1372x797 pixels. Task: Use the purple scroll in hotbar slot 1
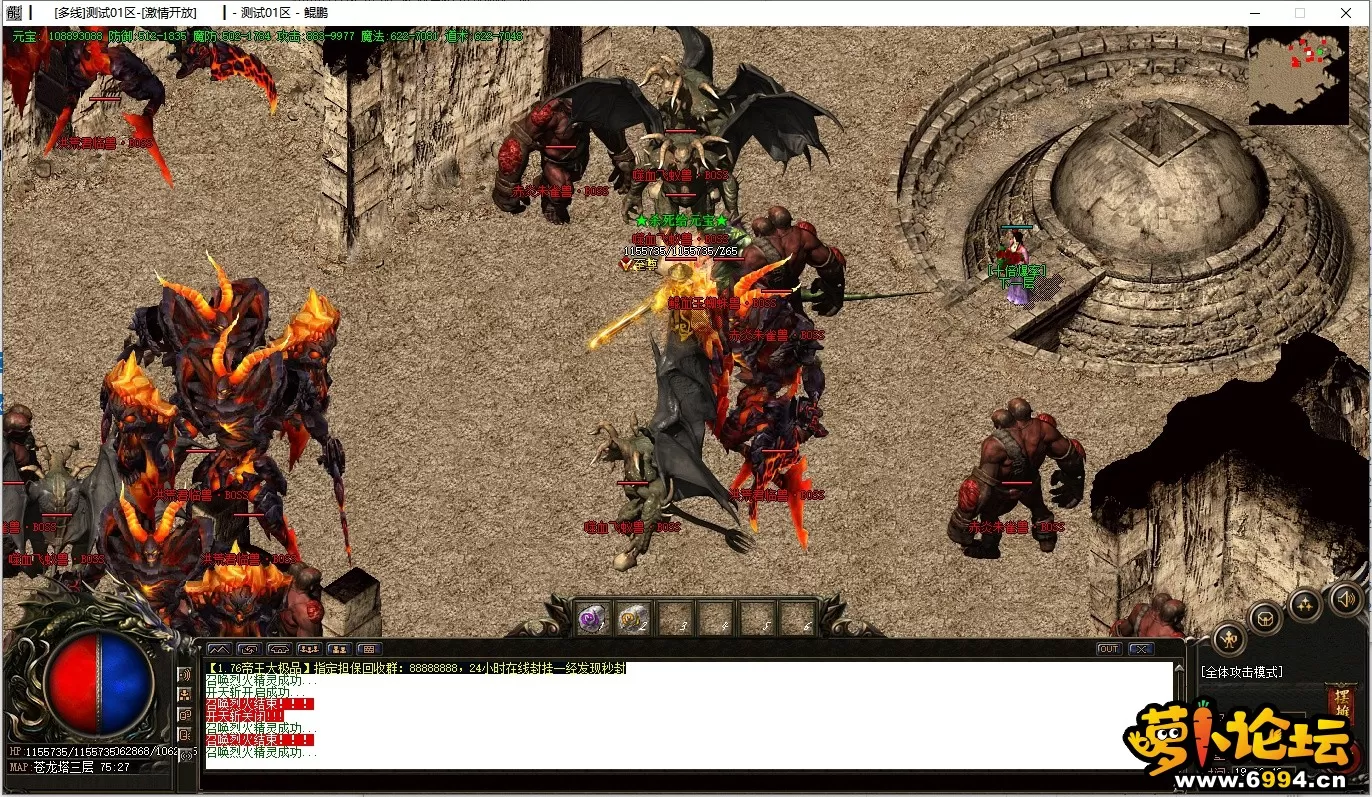pos(594,618)
